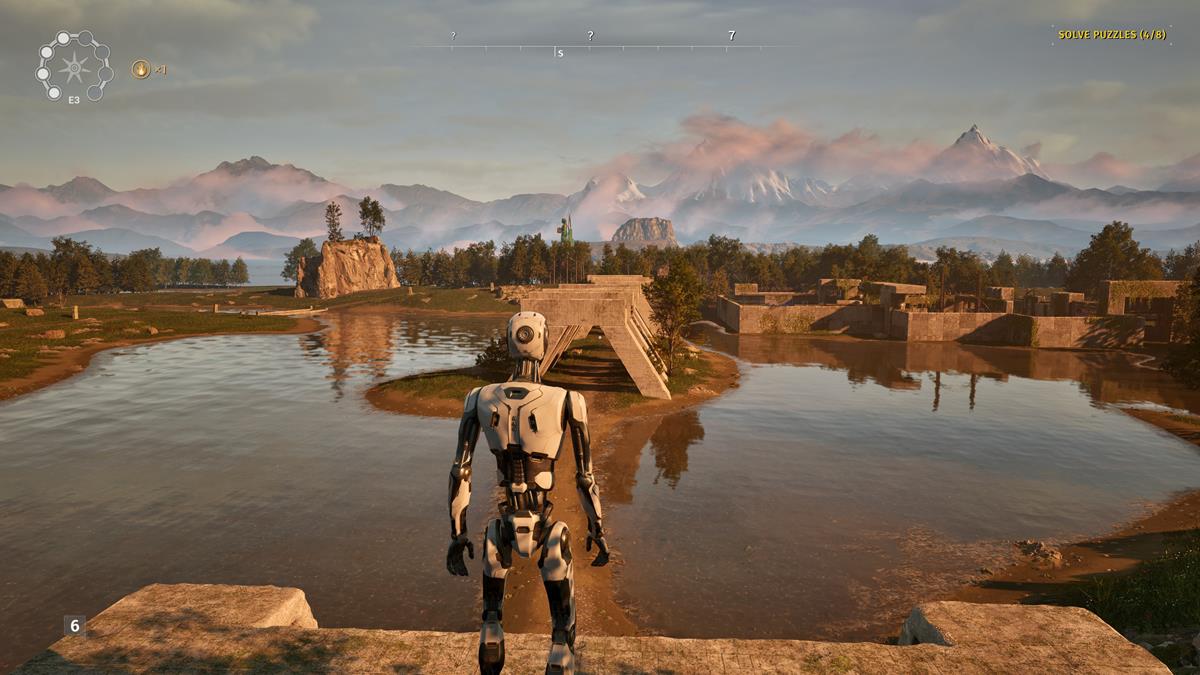Click the E3 puzzle progress ring
Screen dimensions: 1200x675
pyautogui.click(x=74, y=67)
